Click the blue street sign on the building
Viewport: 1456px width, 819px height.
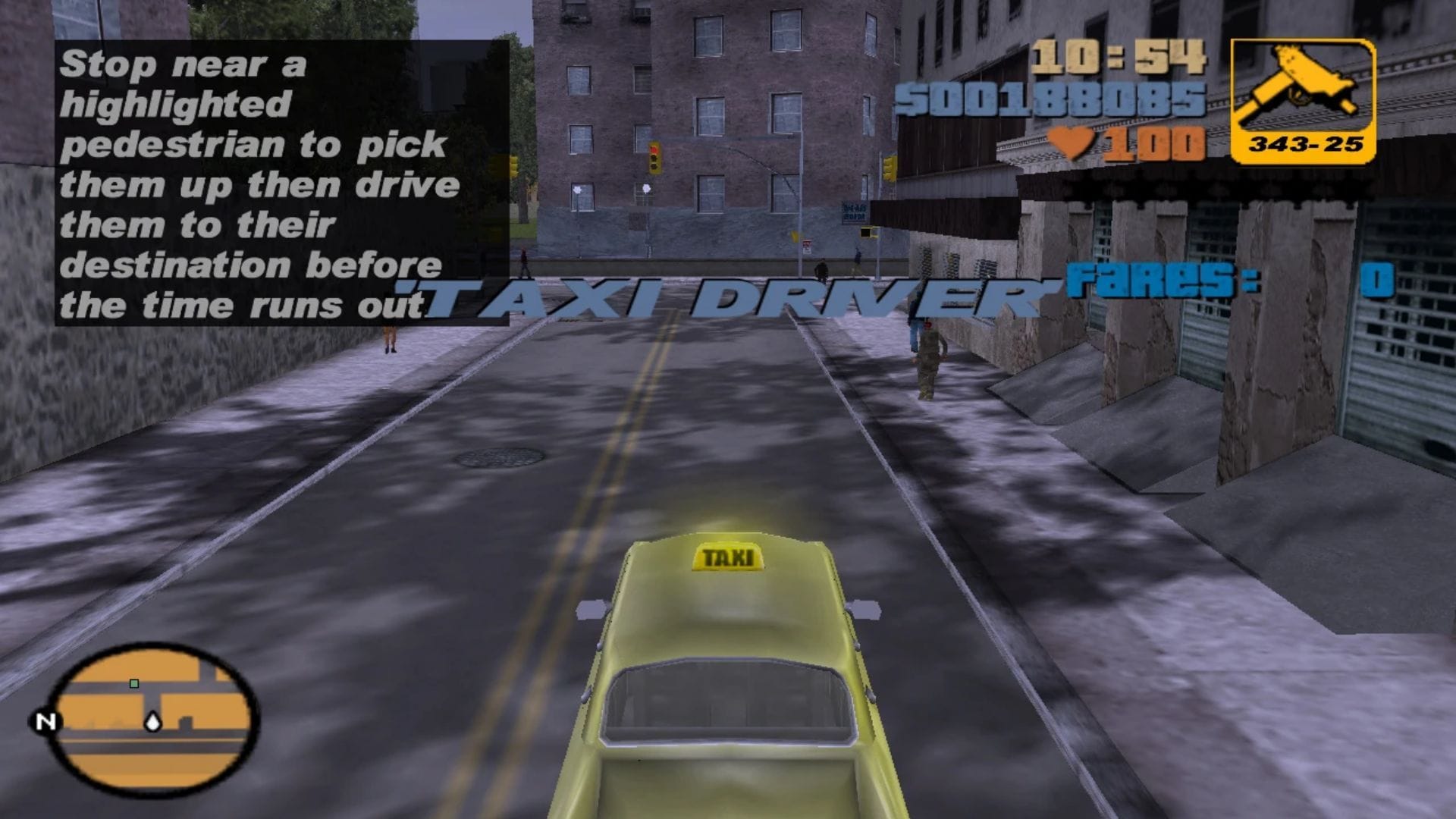[855, 210]
